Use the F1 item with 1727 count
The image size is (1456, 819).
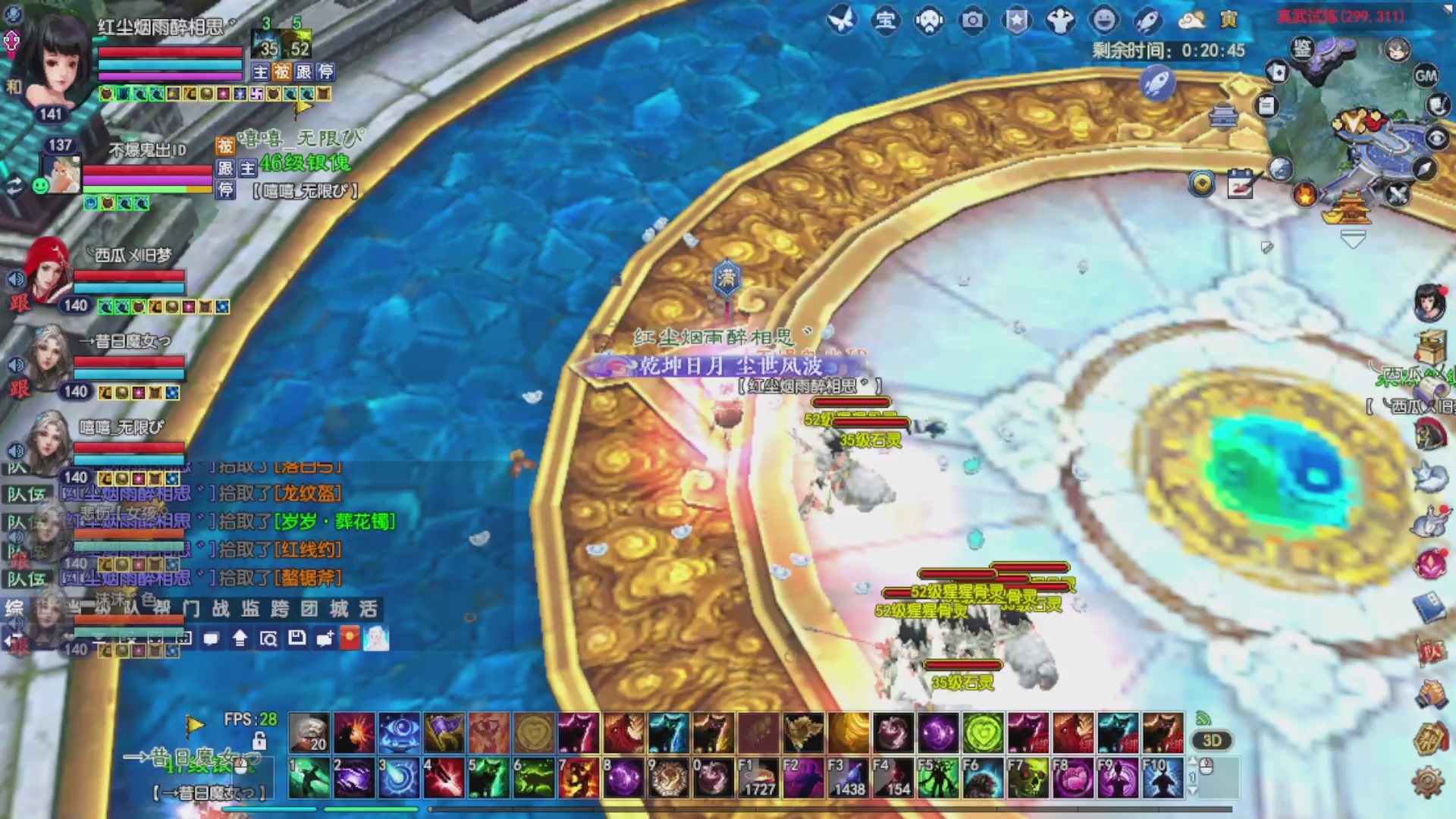(x=758, y=778)
